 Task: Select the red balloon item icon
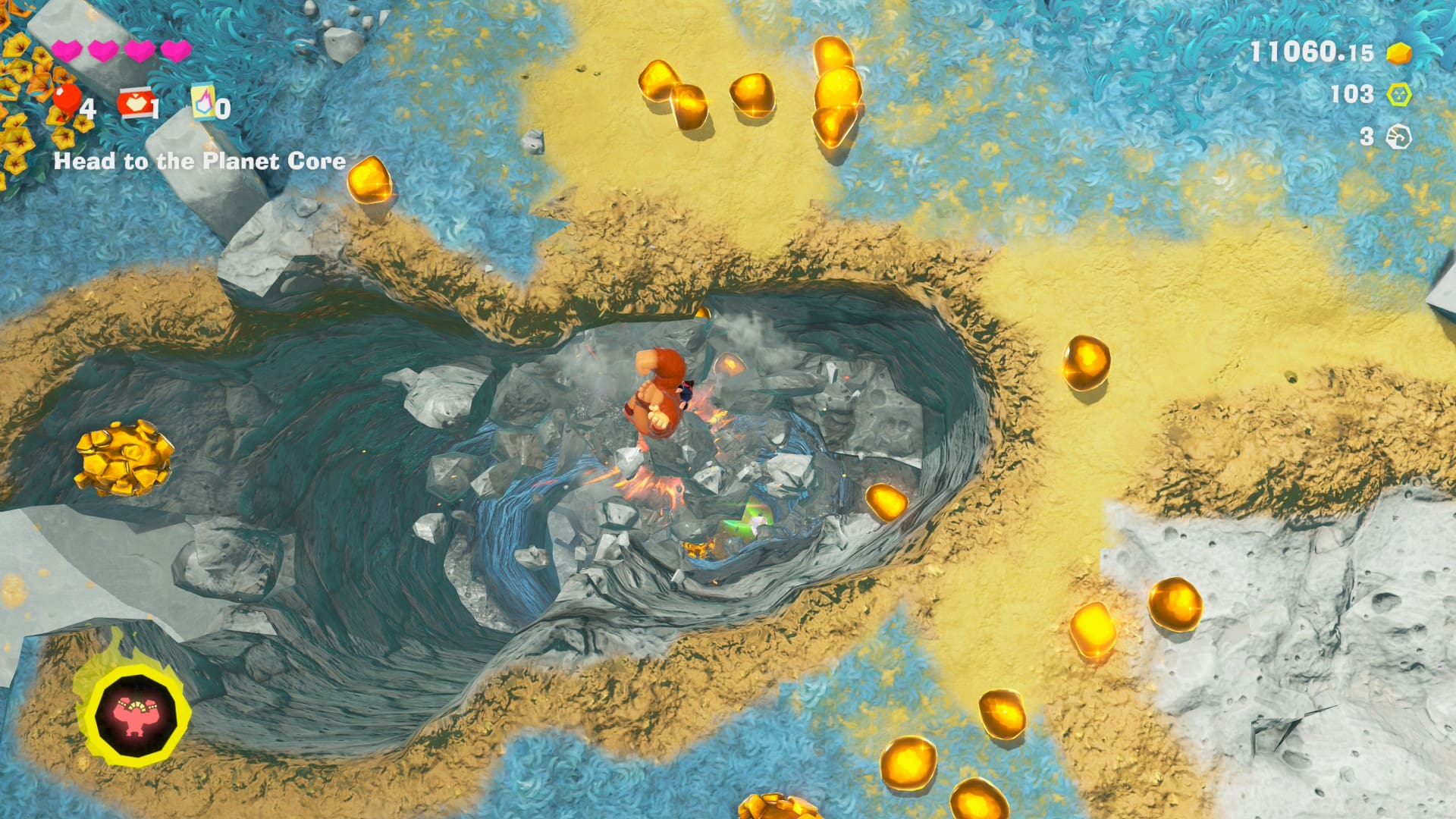tap(67, 99)
